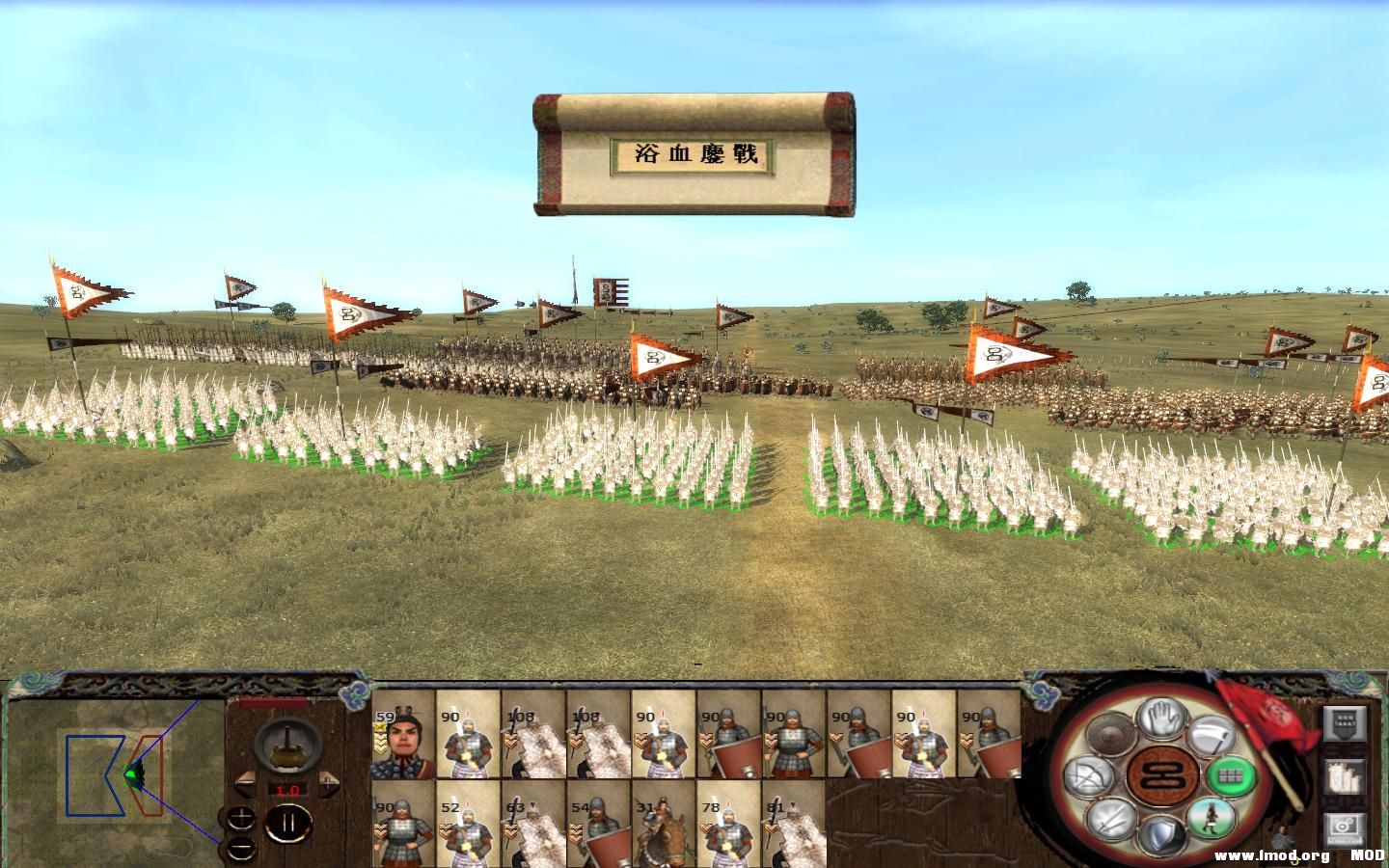Image resolution: width=1389 pixels, height=868 pixels.
Task: Click the green army marker on the minimap
Action: (135, 772)
